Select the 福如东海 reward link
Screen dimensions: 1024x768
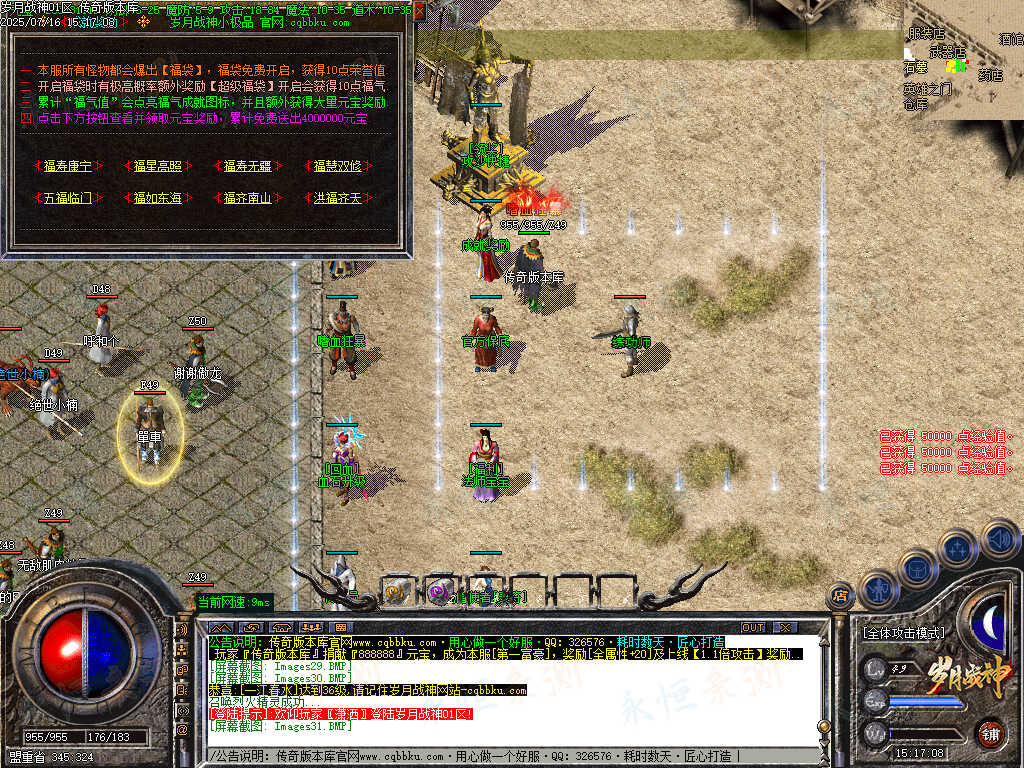click(158, 198)
